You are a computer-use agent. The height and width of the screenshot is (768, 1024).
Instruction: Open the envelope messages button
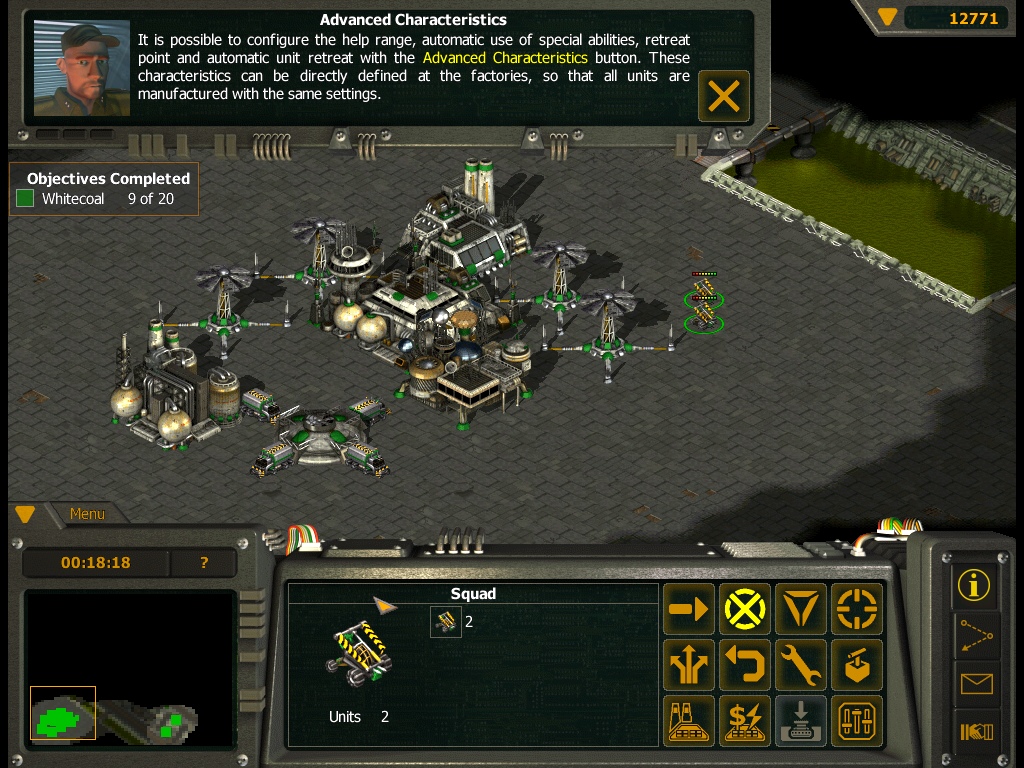point(974,685)
